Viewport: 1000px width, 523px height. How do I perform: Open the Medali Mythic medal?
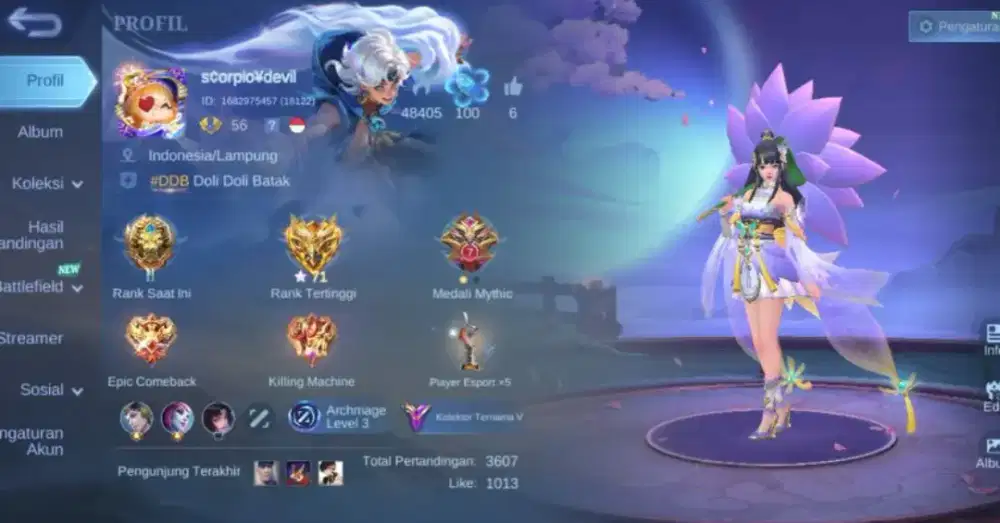point(471,244)
